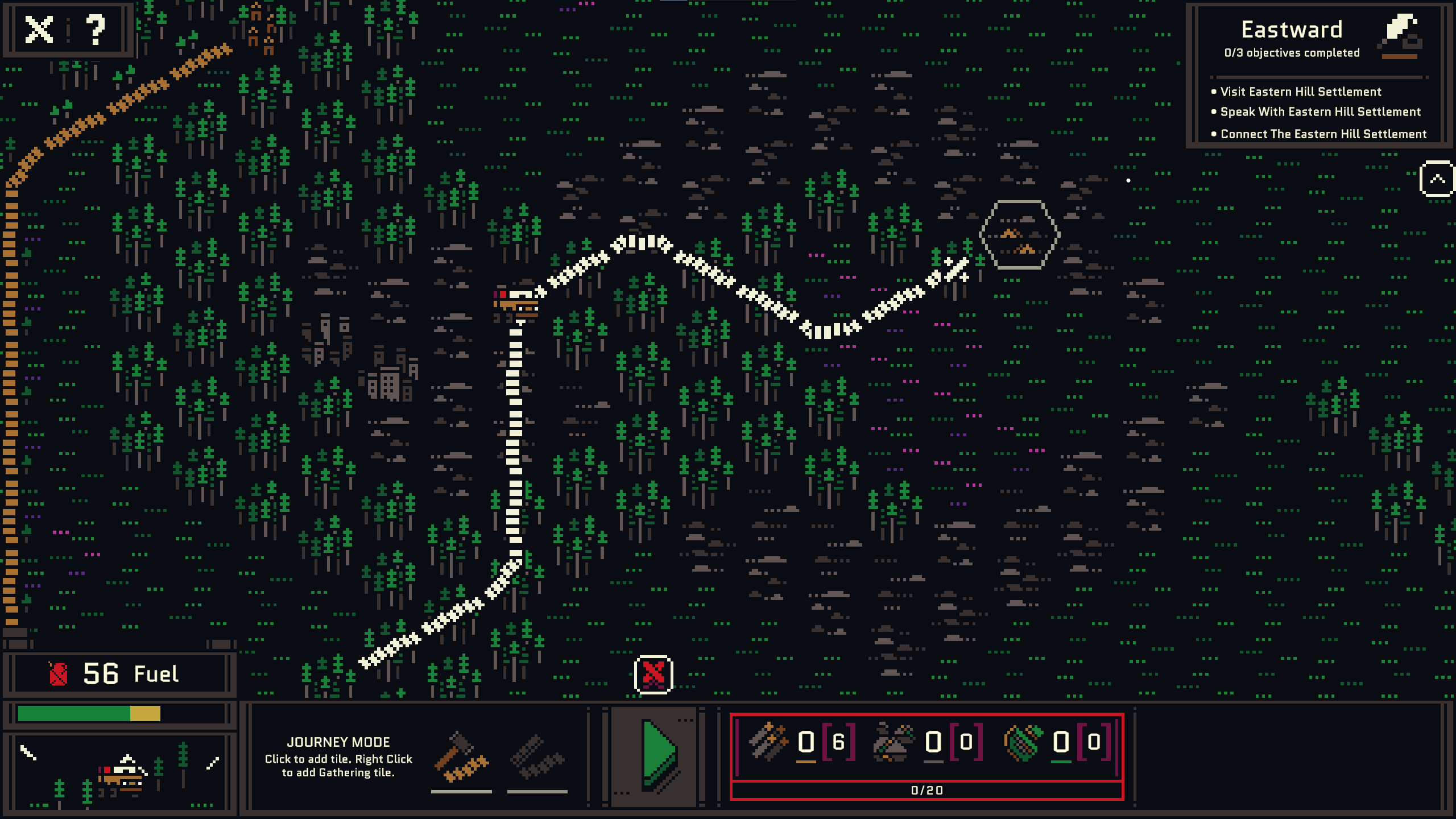Image resolution: width=1456 pixels, height=819 pixels.
Task: Cancel the route with the red X marker
Action: 653,675
